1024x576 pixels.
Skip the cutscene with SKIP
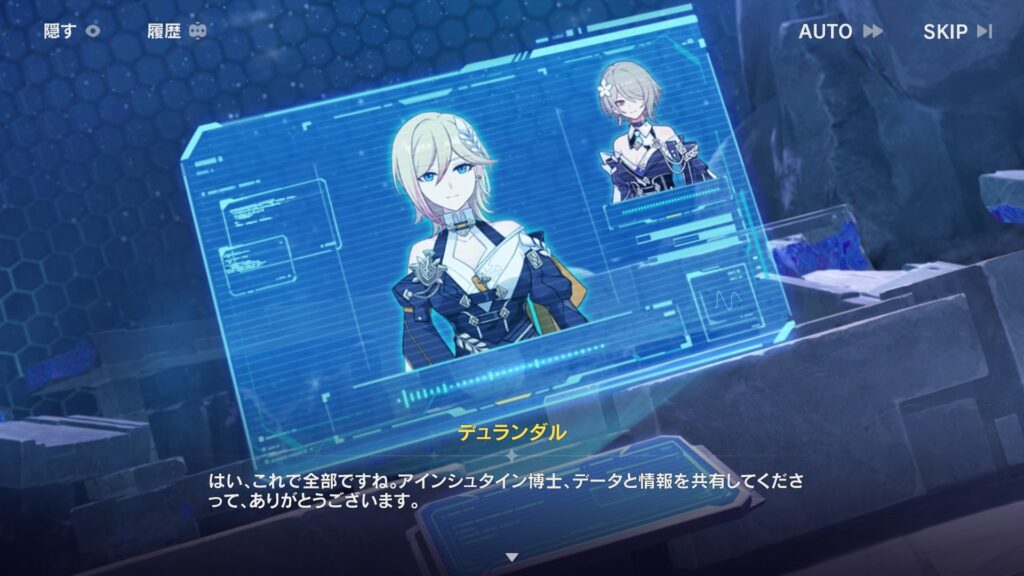(x=957, y=32)
